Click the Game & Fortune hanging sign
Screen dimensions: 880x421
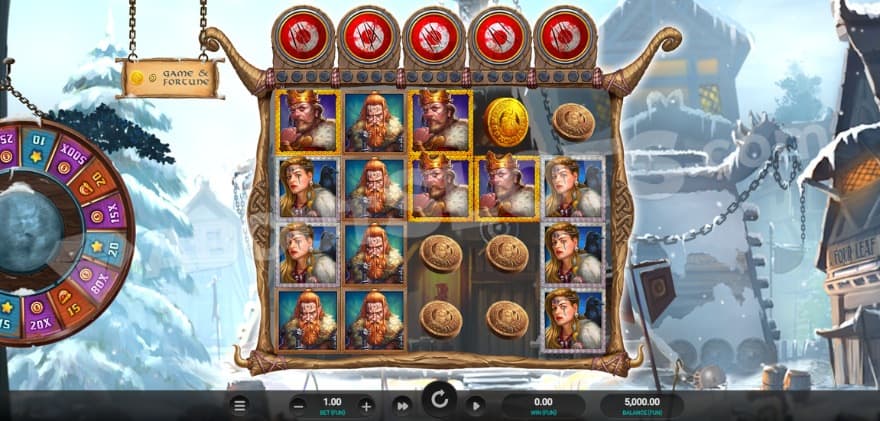tap(169, 76)
